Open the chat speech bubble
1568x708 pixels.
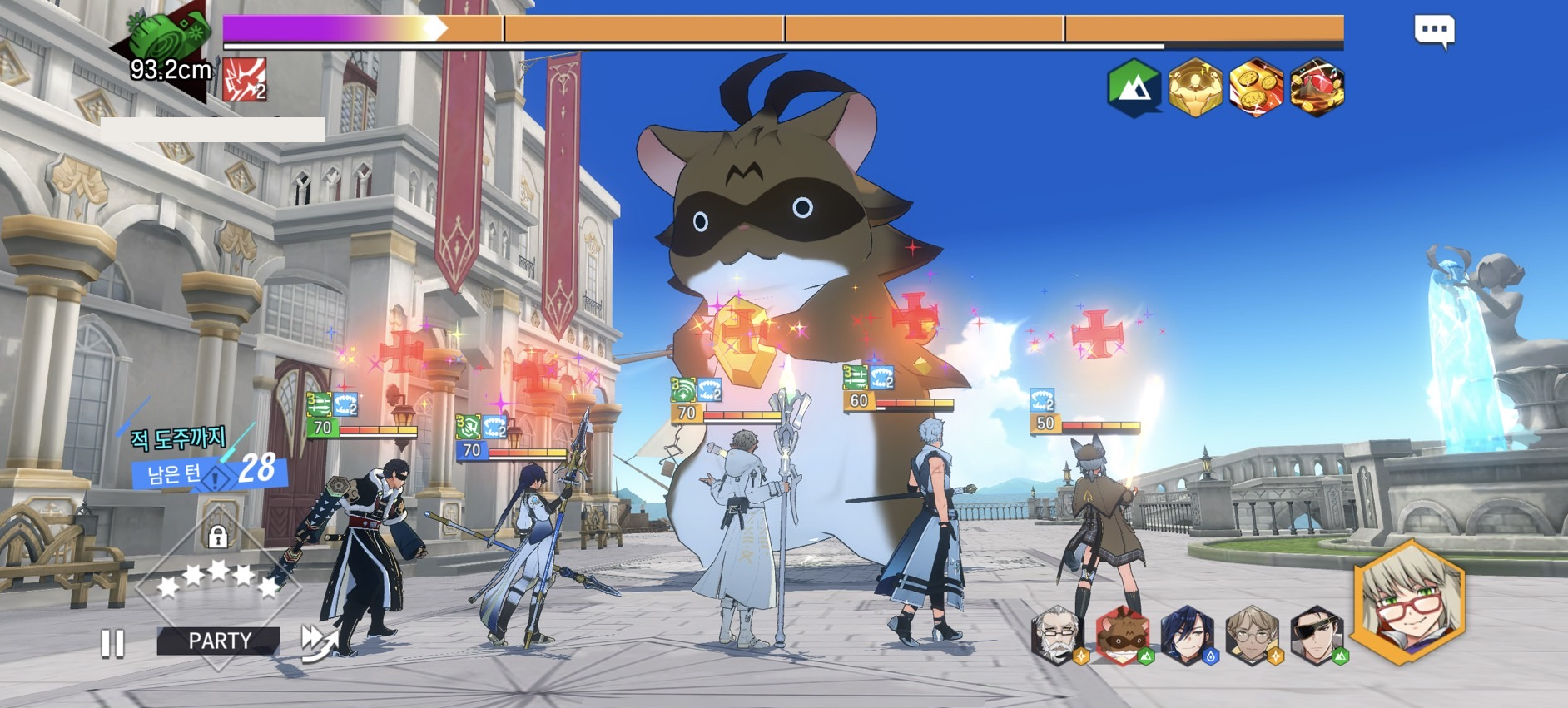pyautogui.click(x=1433, y=31)
